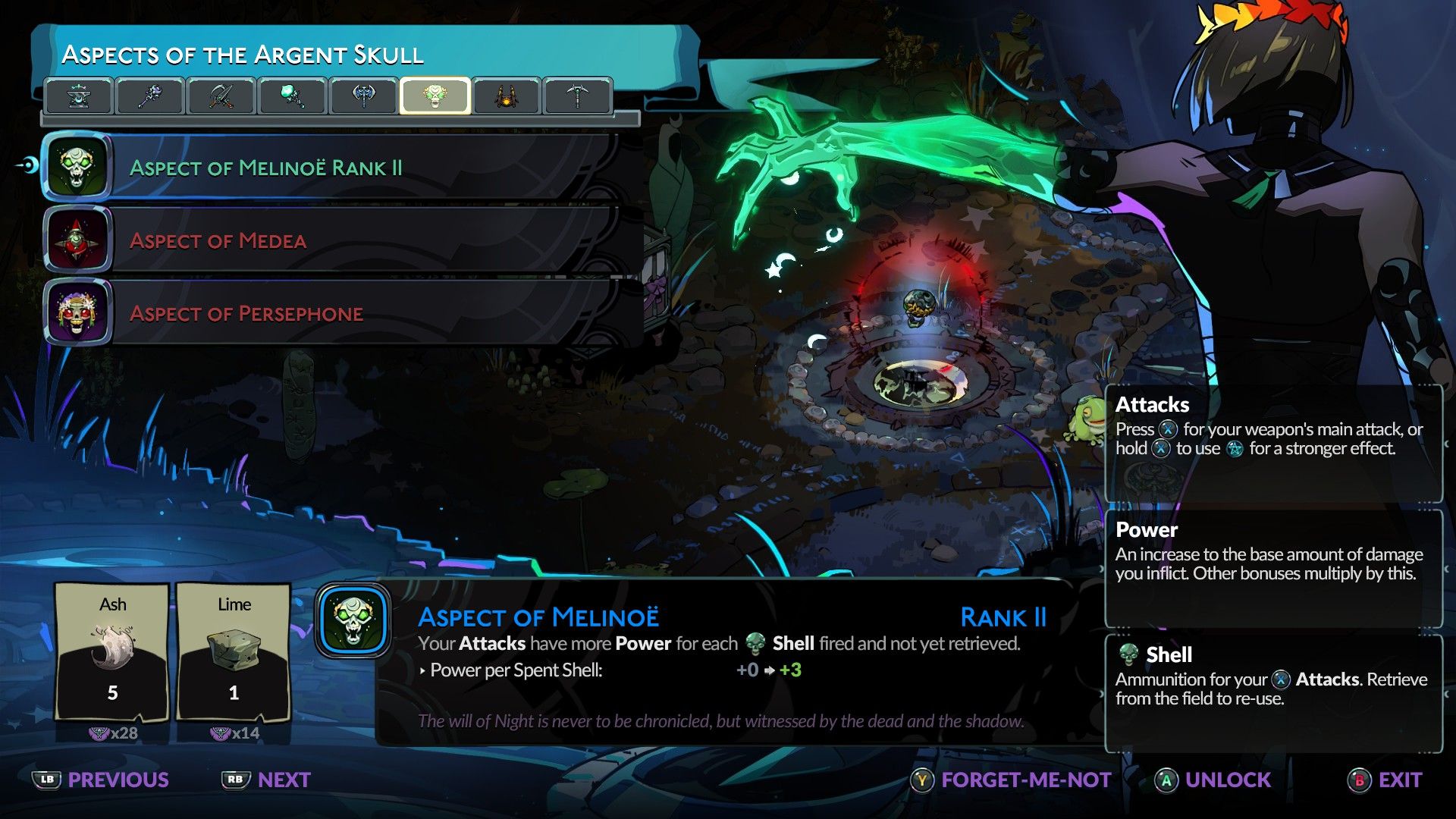This screenshot has width=1456, height=819.
Task: Open the pickaxe tools tab
Action: [578, 96]
